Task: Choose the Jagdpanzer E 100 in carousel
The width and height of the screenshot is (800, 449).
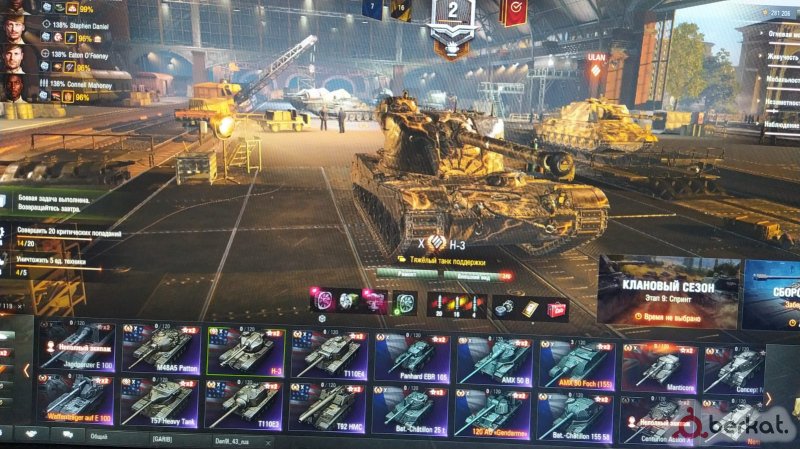Action: pos(78,351)
